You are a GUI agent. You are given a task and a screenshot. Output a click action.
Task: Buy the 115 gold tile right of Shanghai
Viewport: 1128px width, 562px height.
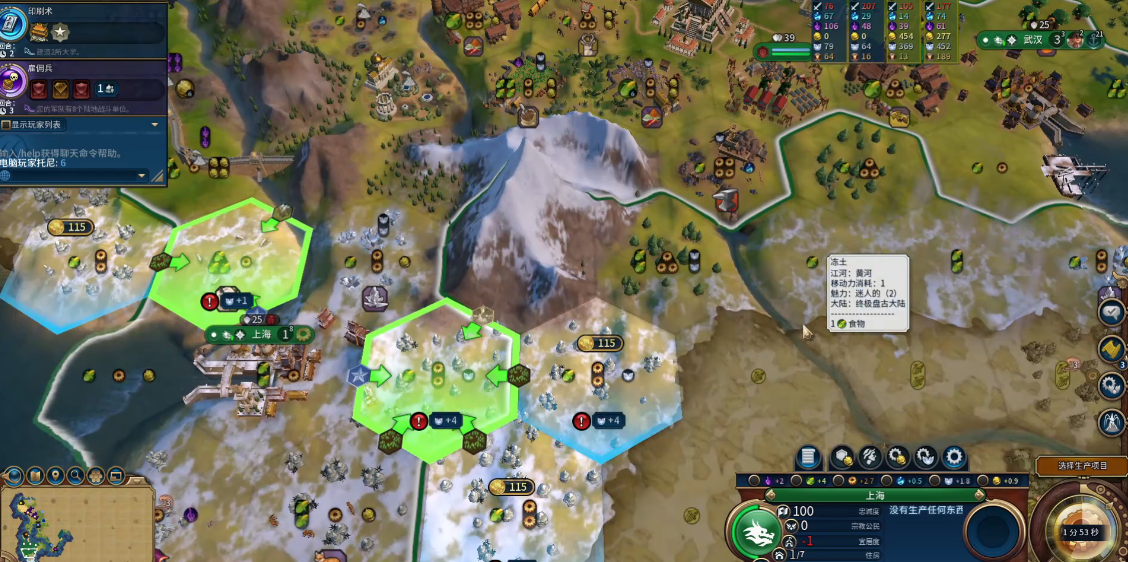[598, 344]
